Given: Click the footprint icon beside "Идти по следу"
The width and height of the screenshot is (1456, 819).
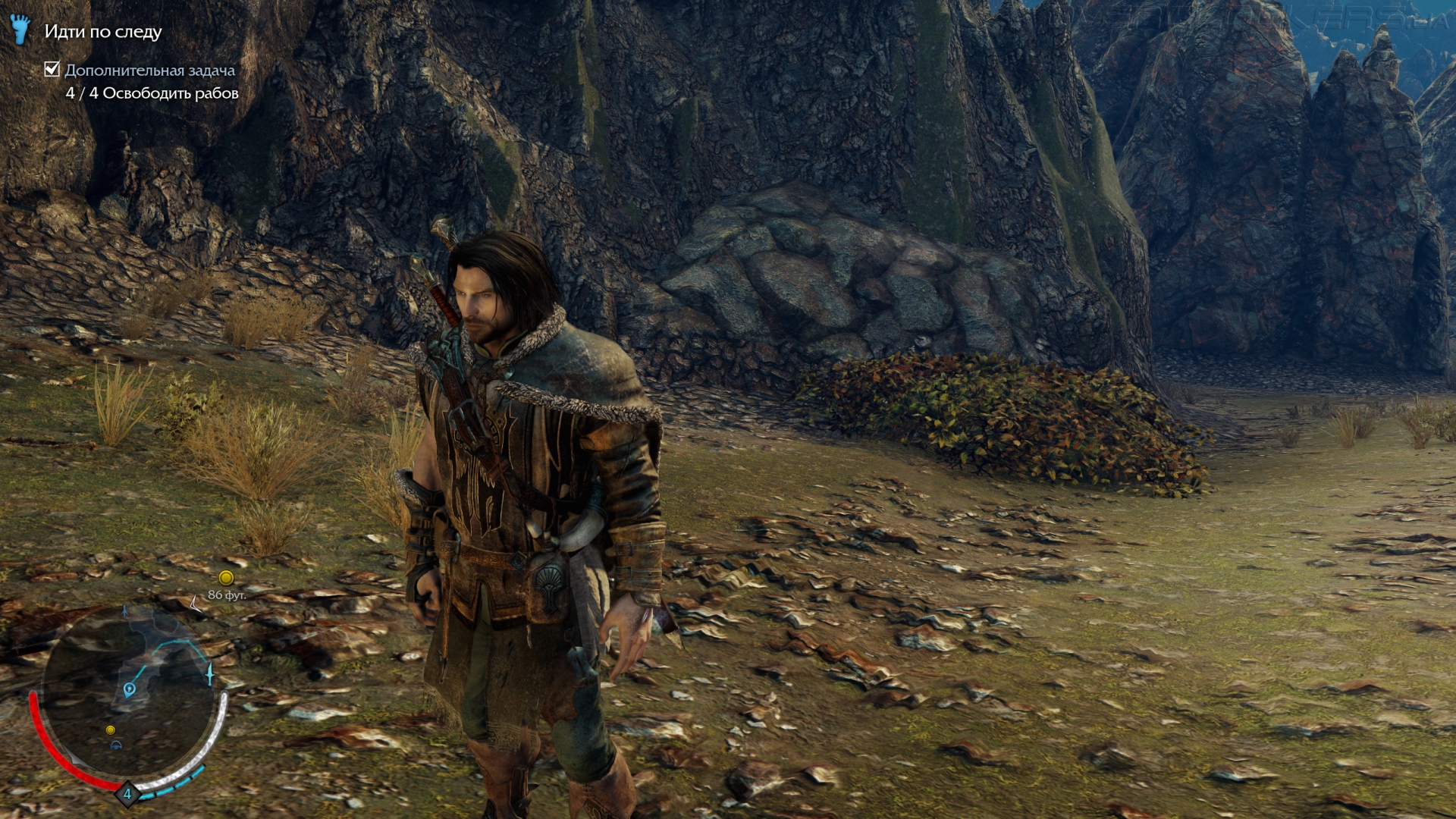Looking at the screenshot, I should click(x=21, y=30).
